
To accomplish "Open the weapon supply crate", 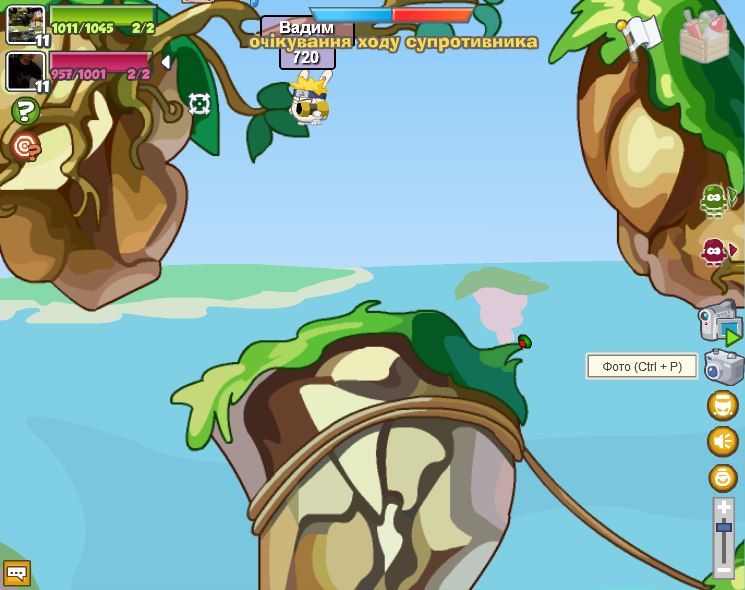I will click(x=704, y=38).
